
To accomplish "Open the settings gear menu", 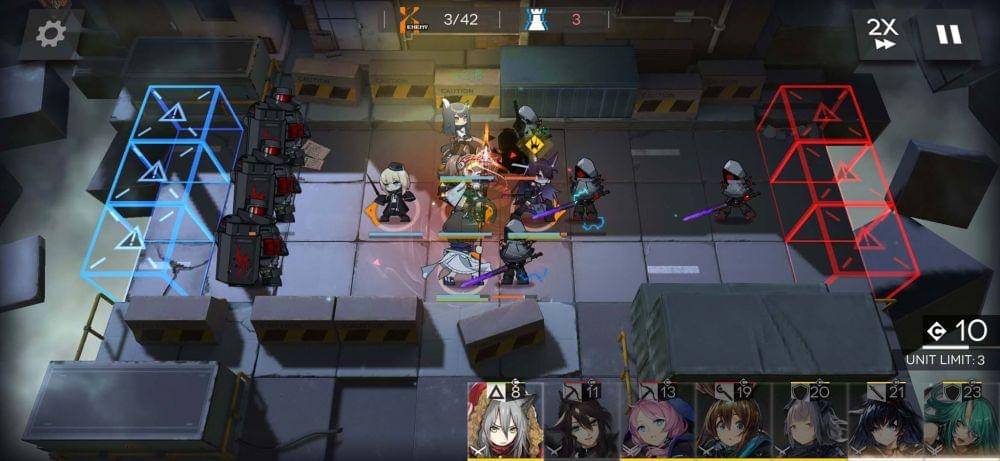I will click(x=51, y=34).
